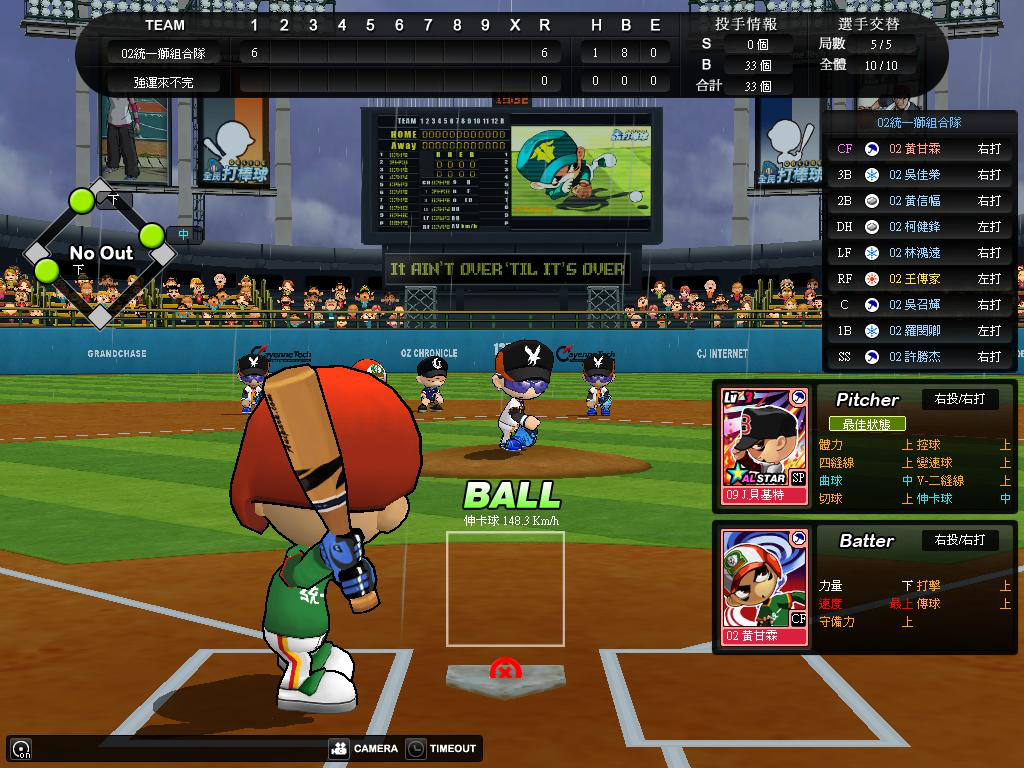Click the No Out base diamond indicator
Image resolution: width=1024 pixels, height=768 pixels.
tap(100, 254)
